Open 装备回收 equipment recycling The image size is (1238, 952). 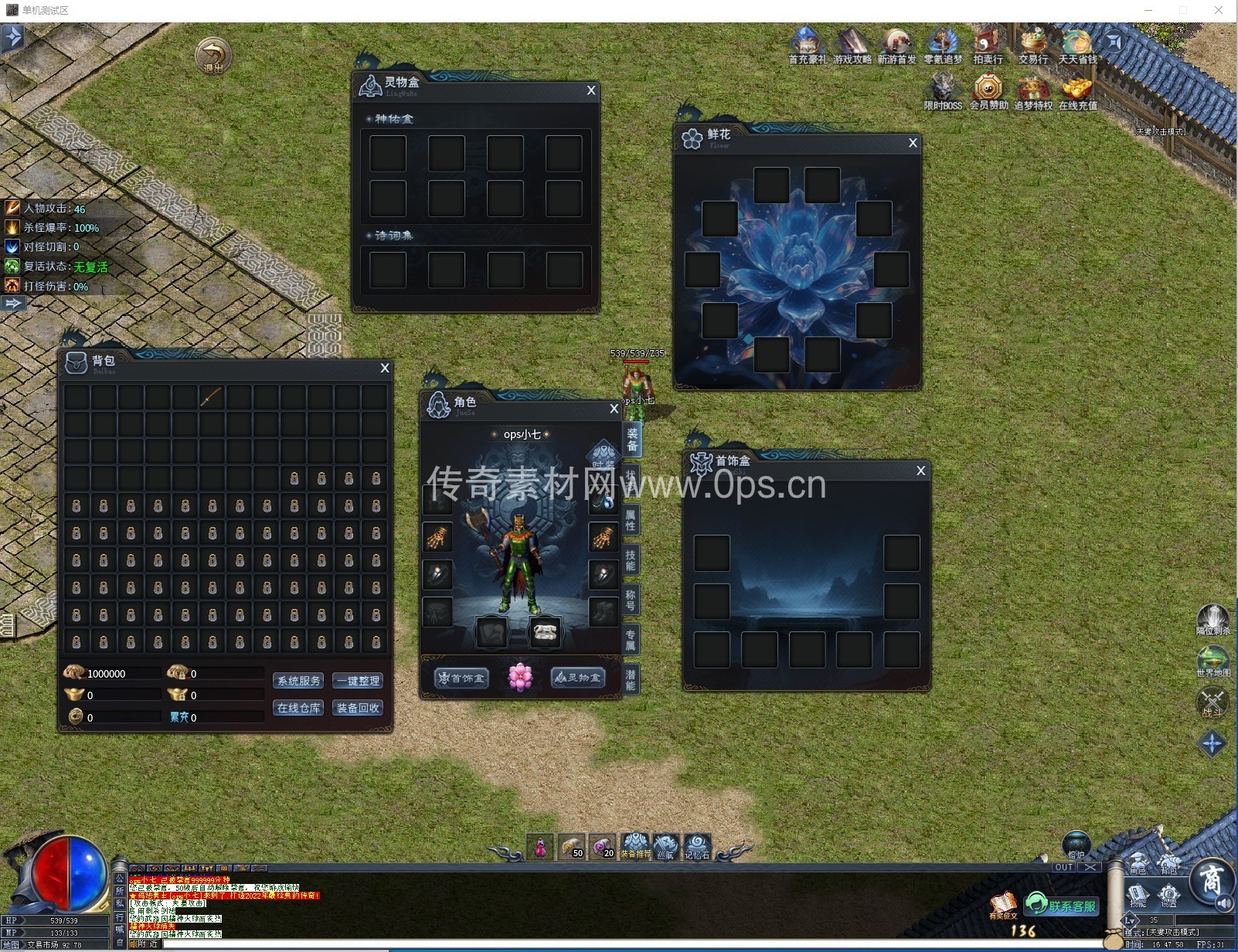[358, 708]
